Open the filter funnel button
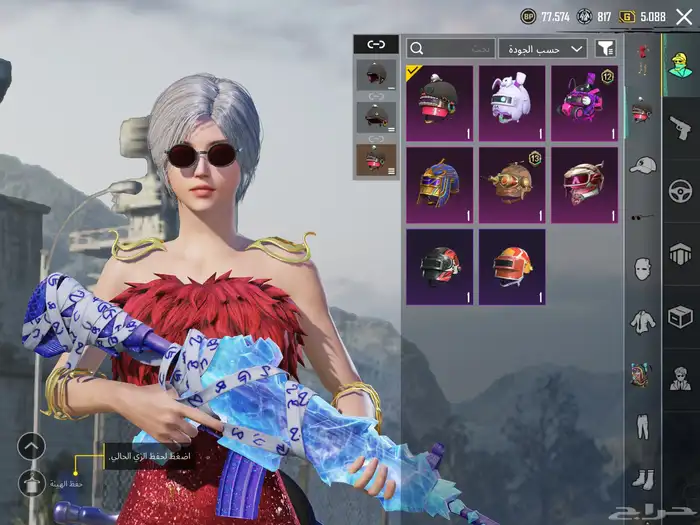This screenshot has height=525, width=700. pyautogui.click(x=605, y=48)
